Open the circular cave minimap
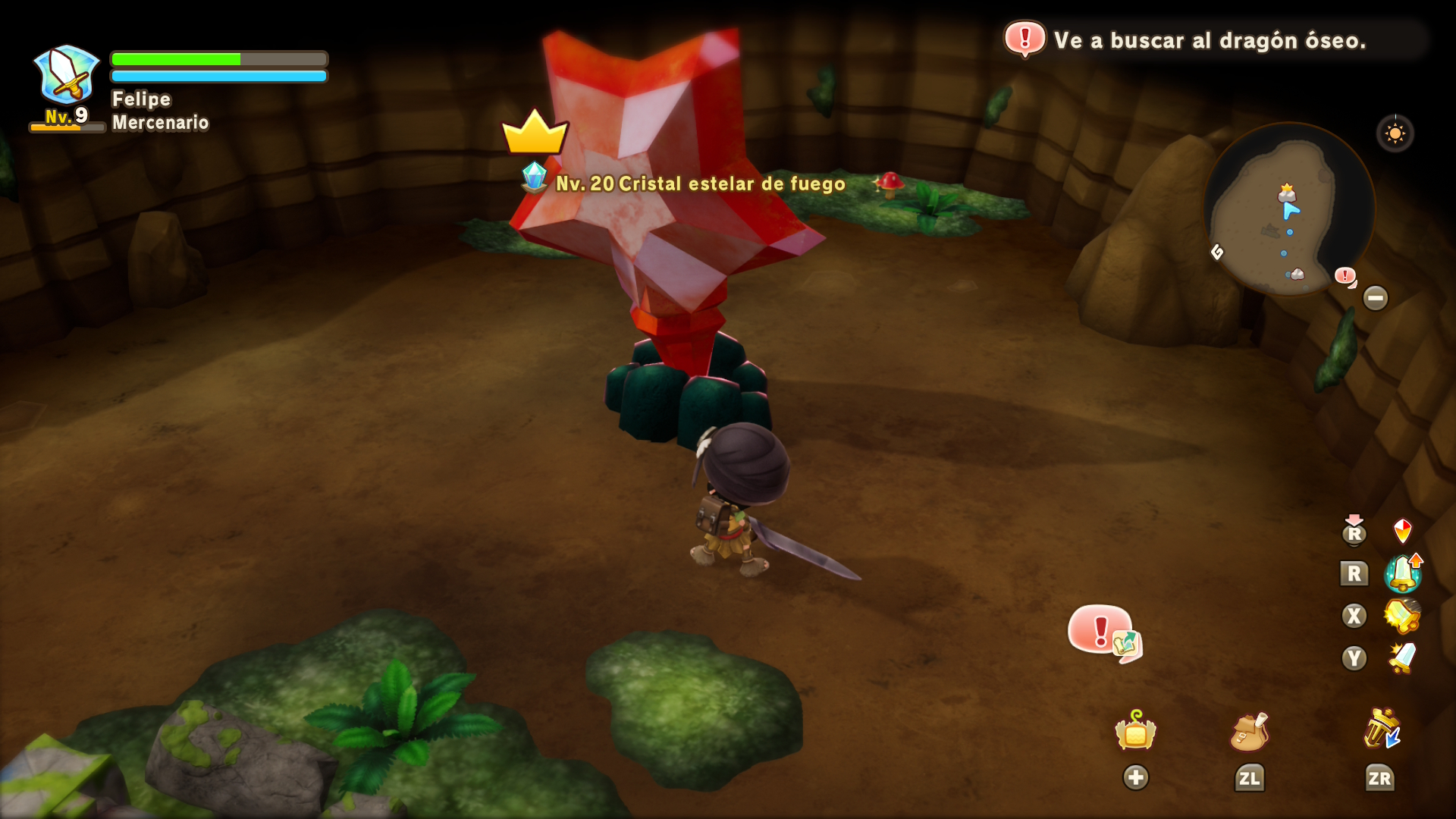 click(1288, 209)
